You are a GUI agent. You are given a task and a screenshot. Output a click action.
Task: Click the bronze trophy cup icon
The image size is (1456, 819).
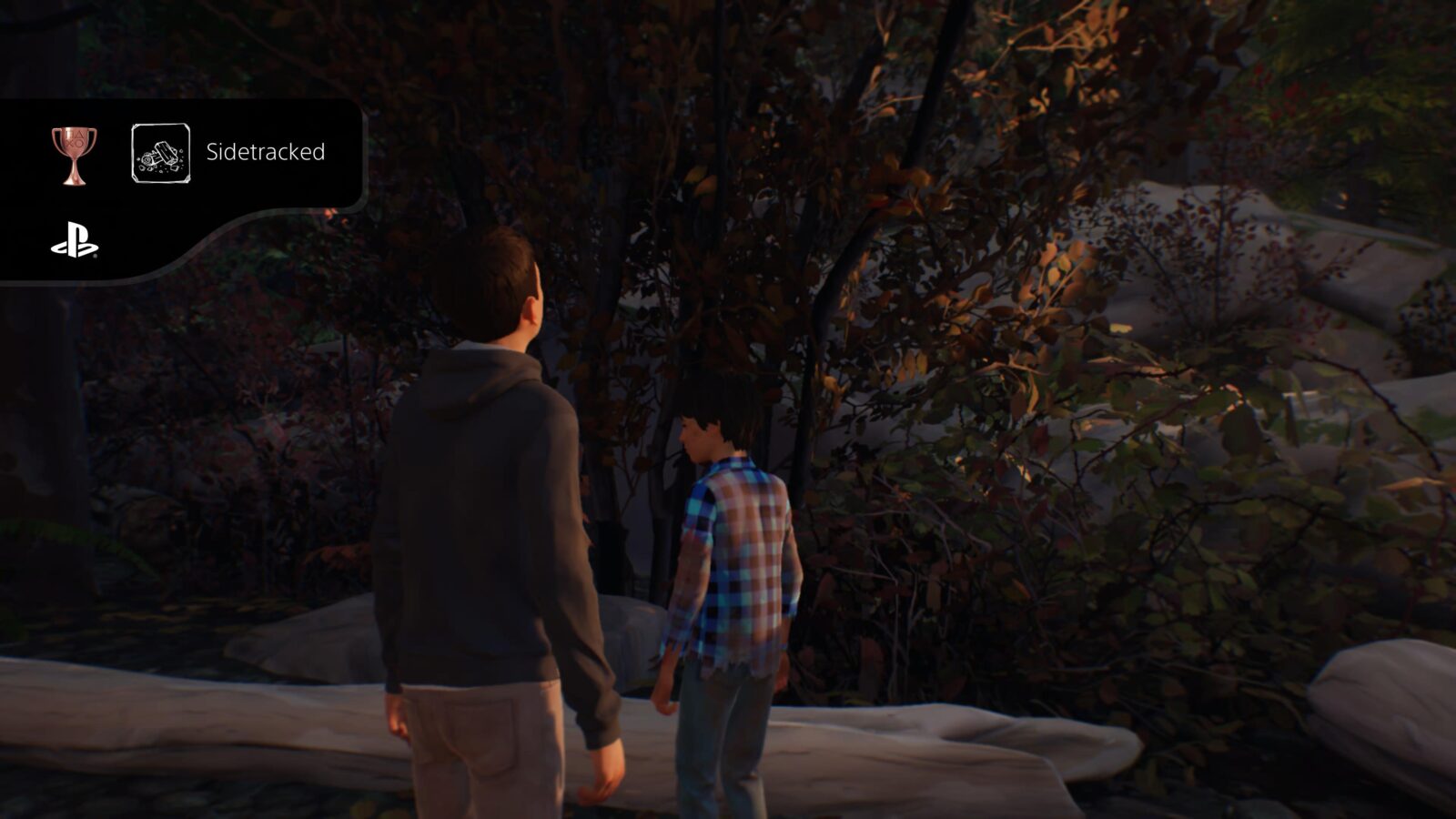(72, 152)
